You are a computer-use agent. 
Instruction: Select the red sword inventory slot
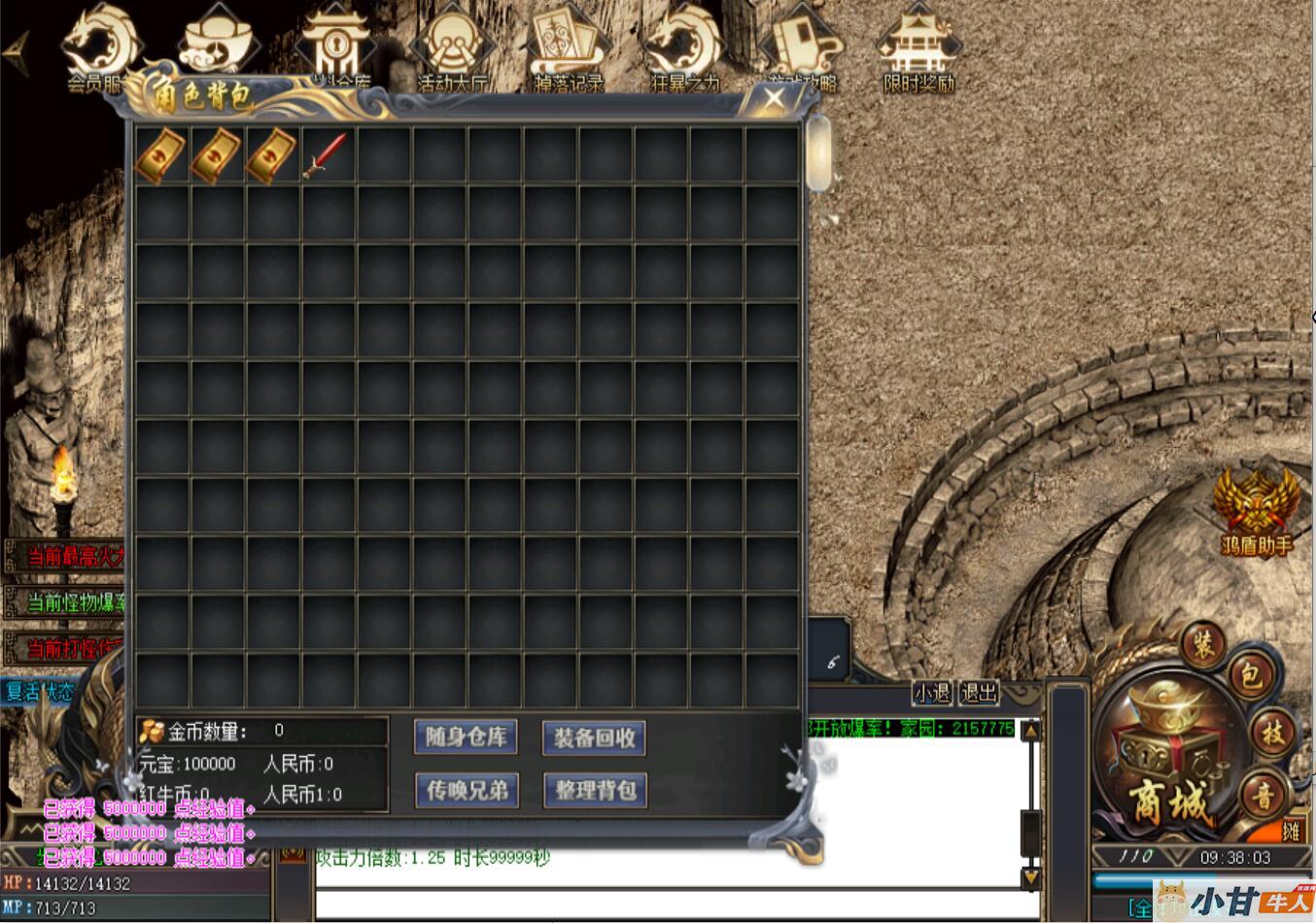(x=328, y=155)
